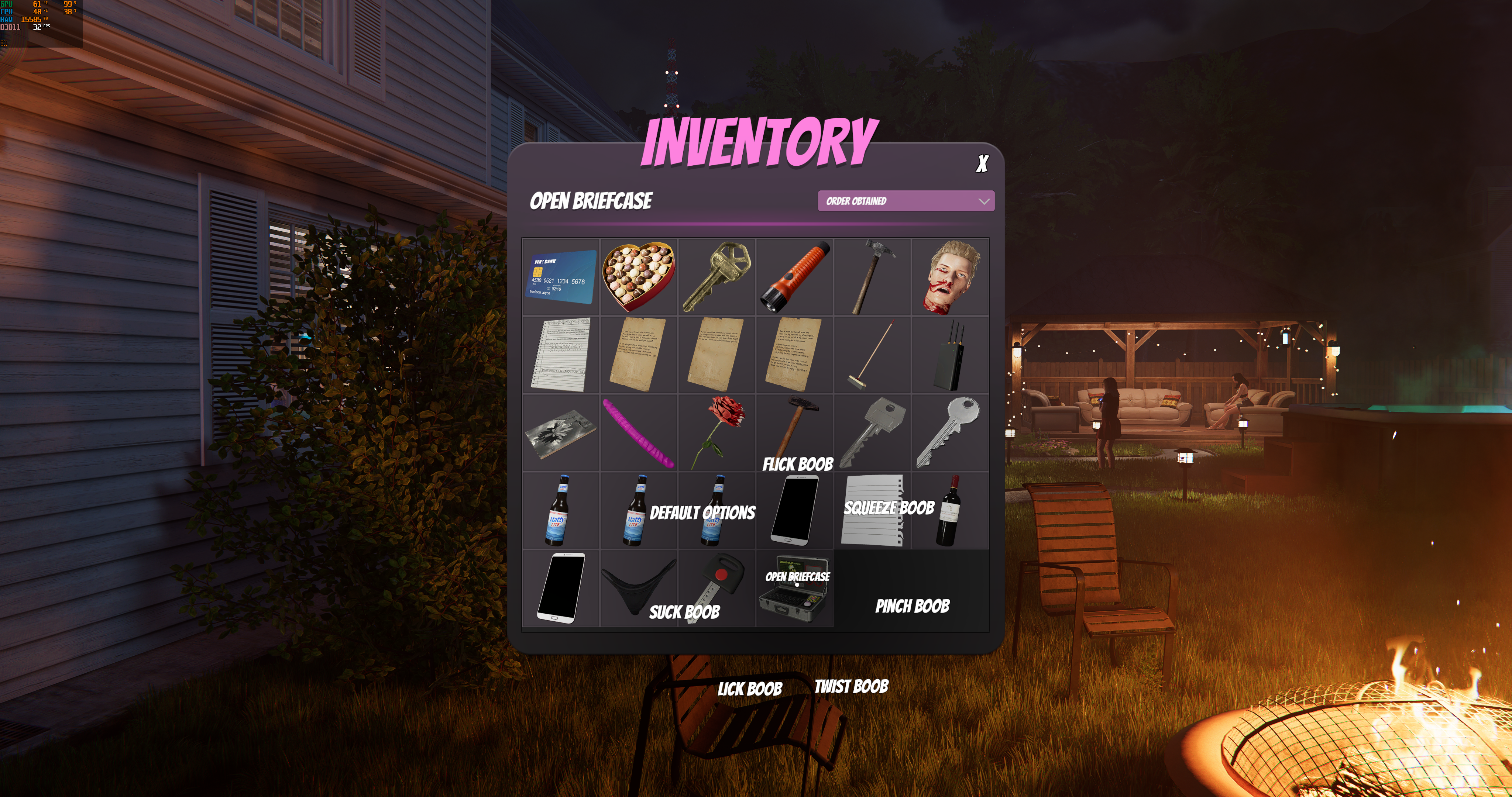Image resolution: width=1512 pixels, height=797 pixels.
Task: Click the severed head item
Action: (950, 277)
